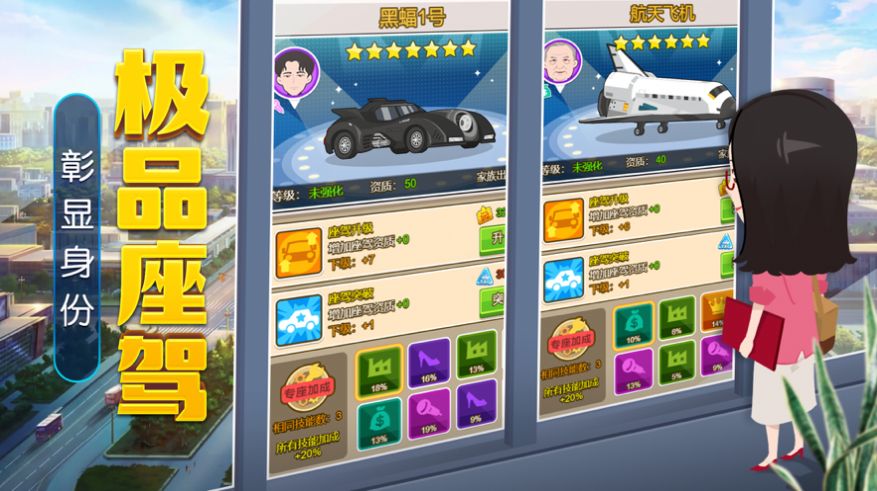Choose the purple 16% high-heel skill tile
The width and height of the screenshot is (877, 491).
[x=429, y=362]
